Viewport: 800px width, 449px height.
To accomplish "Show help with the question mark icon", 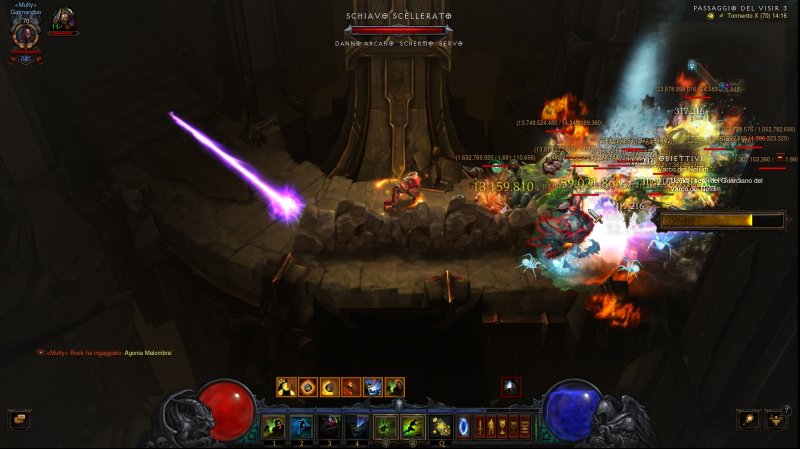I will pyautogui.click(x=787, y=408).
